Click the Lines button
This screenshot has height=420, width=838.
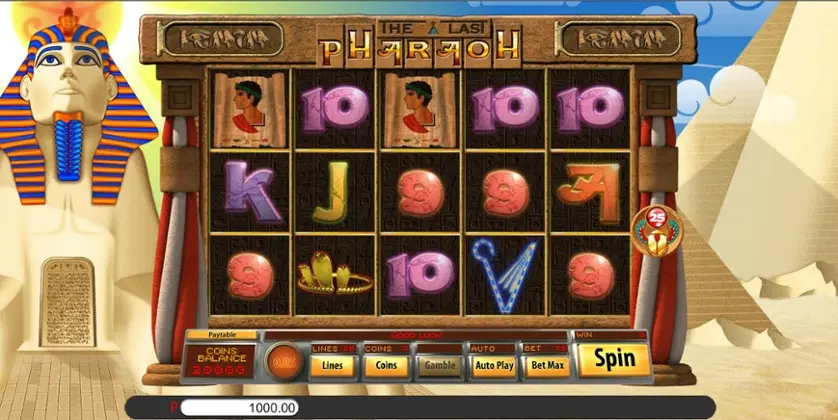point(331,365)
